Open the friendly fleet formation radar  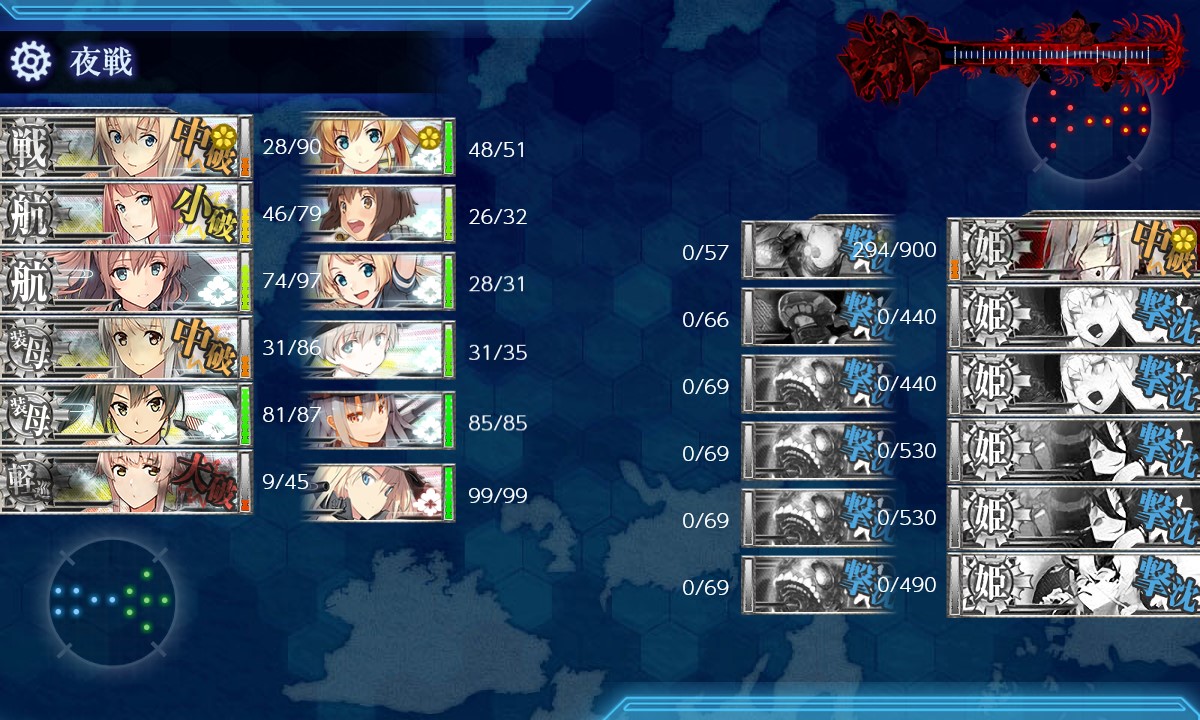pos(111,602)
